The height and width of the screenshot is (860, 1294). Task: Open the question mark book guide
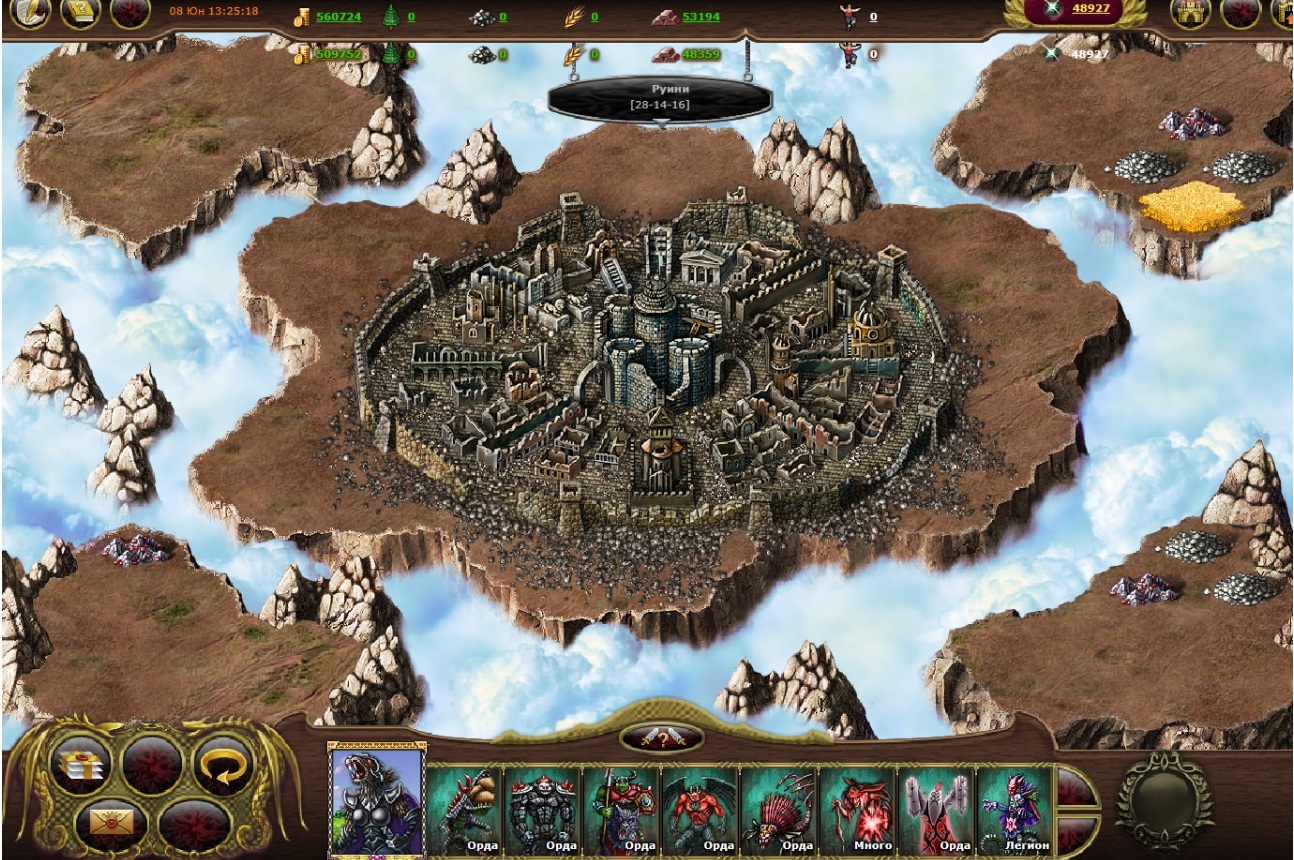[x=80, y=13]
